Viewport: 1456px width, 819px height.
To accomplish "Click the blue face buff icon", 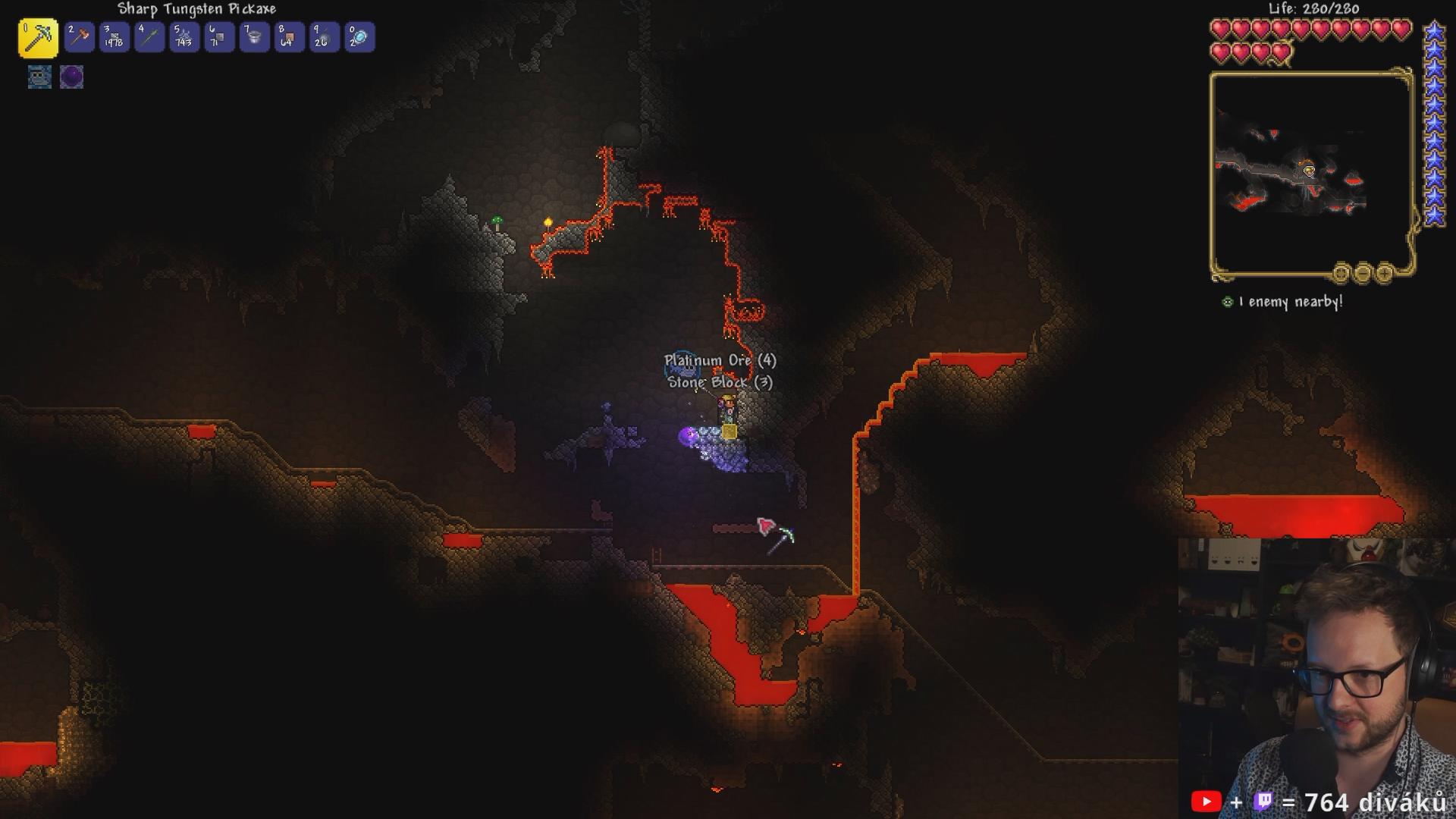I will (39, 77).
